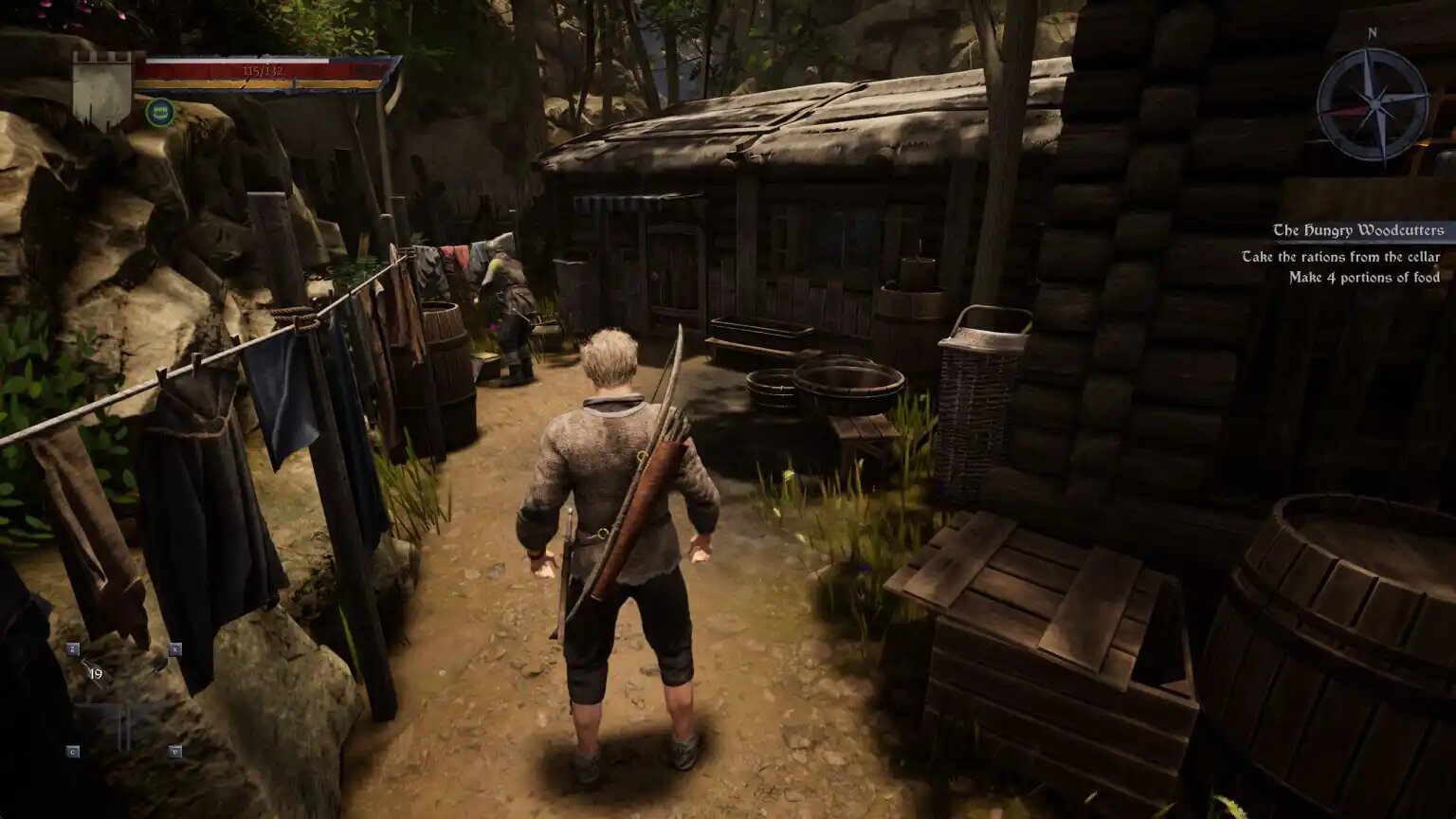Select the arrow quiver slot showing 19

[96, 673]
